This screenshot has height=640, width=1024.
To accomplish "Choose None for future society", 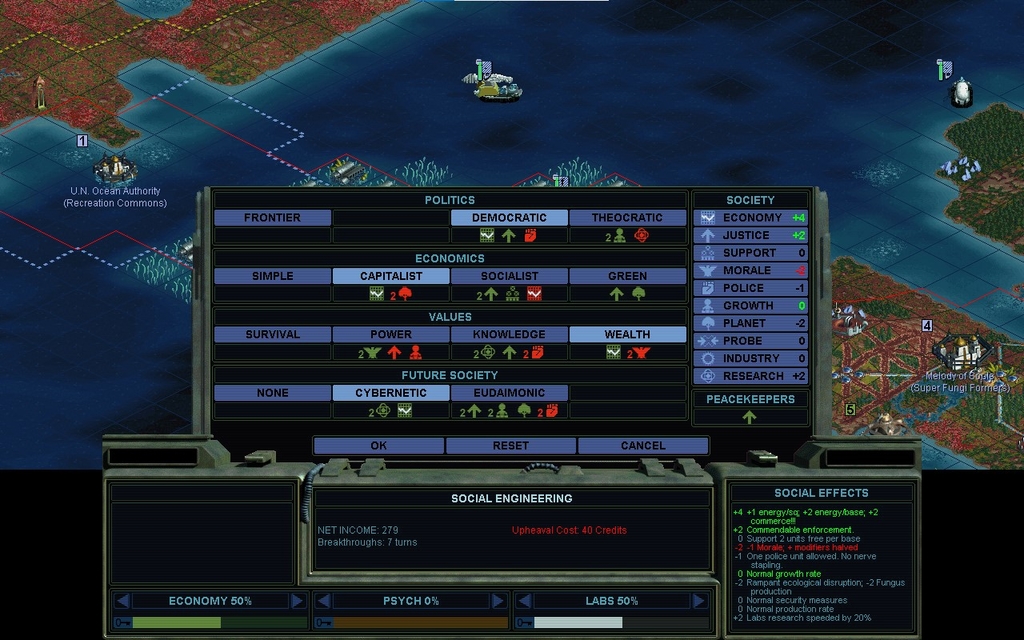I will pyautogui.click(x=272, y=393).
